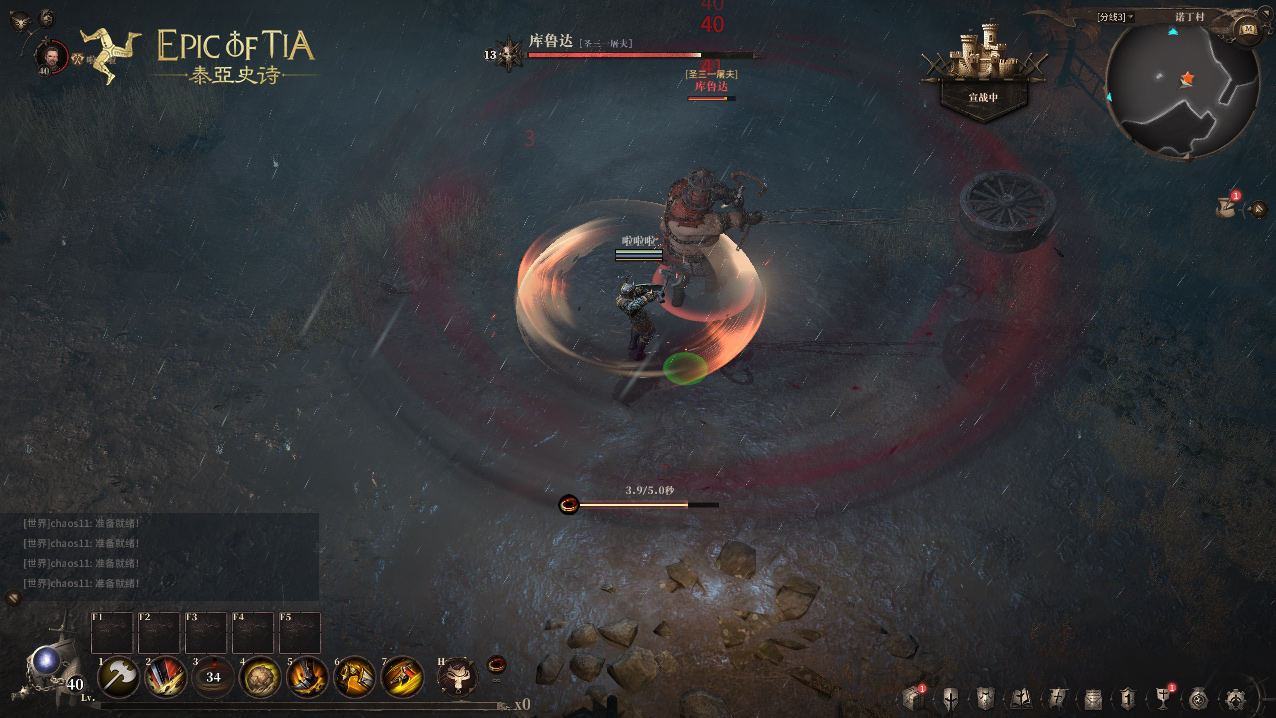Screen dimensions: 1276x718
Task: Open the mail envelope icon
Action: pos(1093,698)
